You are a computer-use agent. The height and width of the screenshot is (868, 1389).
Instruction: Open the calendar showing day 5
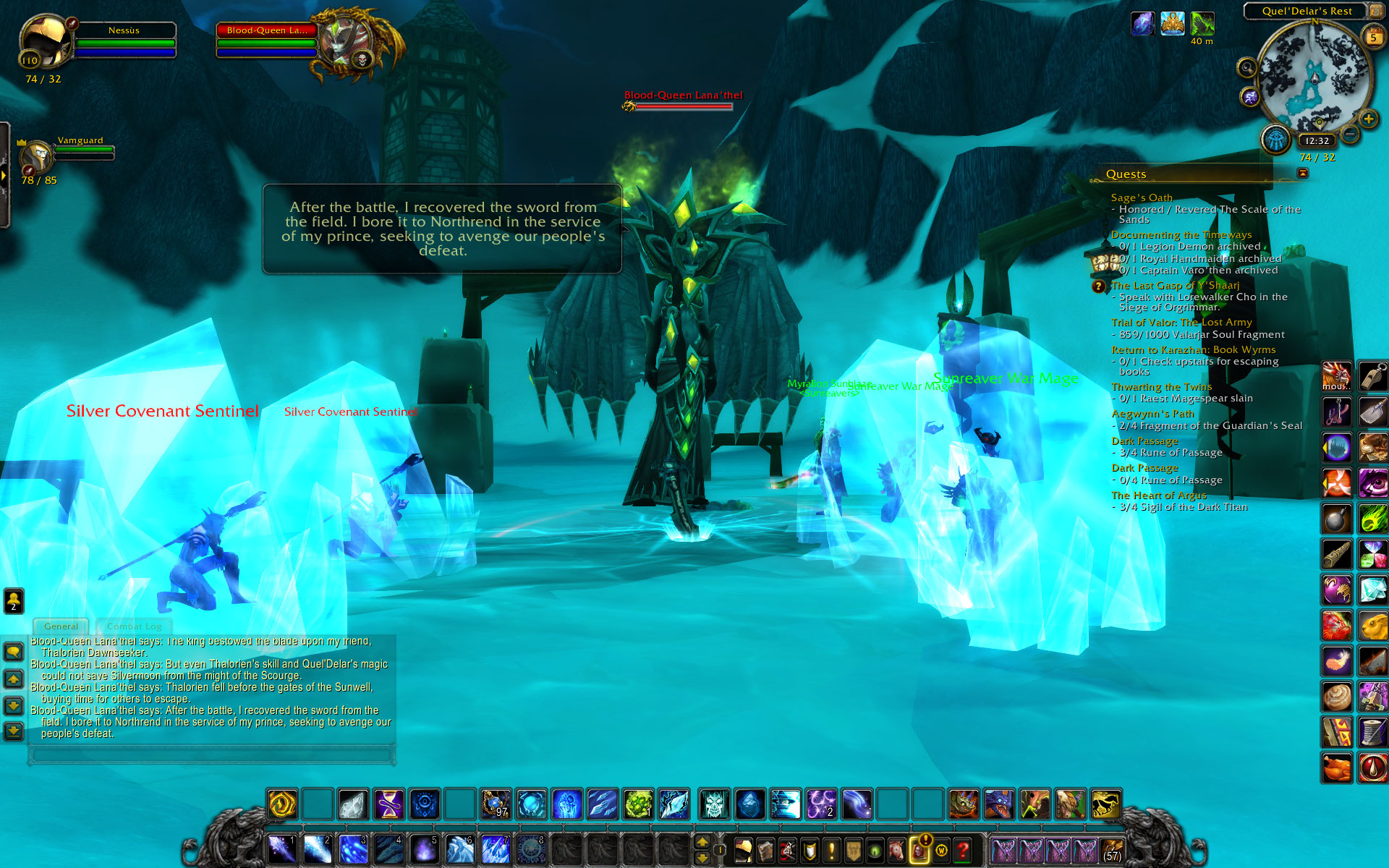1372,36
